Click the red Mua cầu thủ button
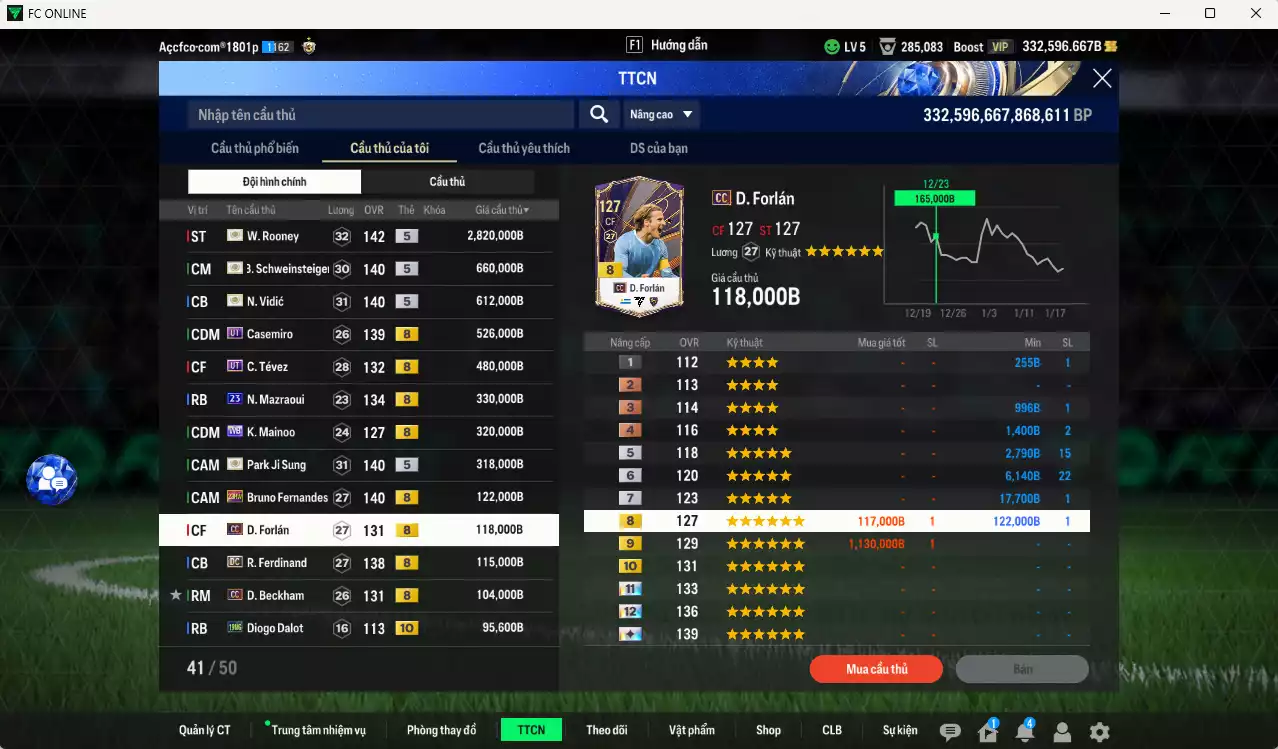 click(876, 669)
